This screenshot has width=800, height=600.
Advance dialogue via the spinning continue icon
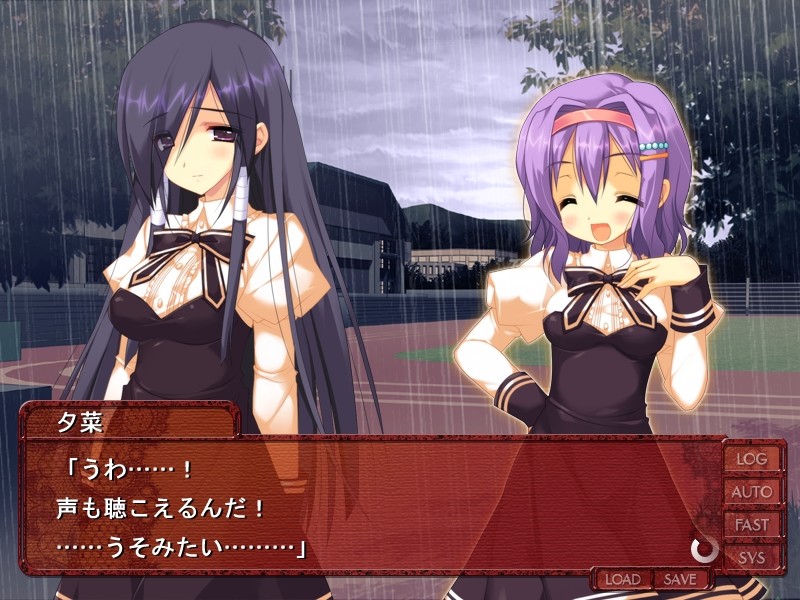tap(703, 548)
